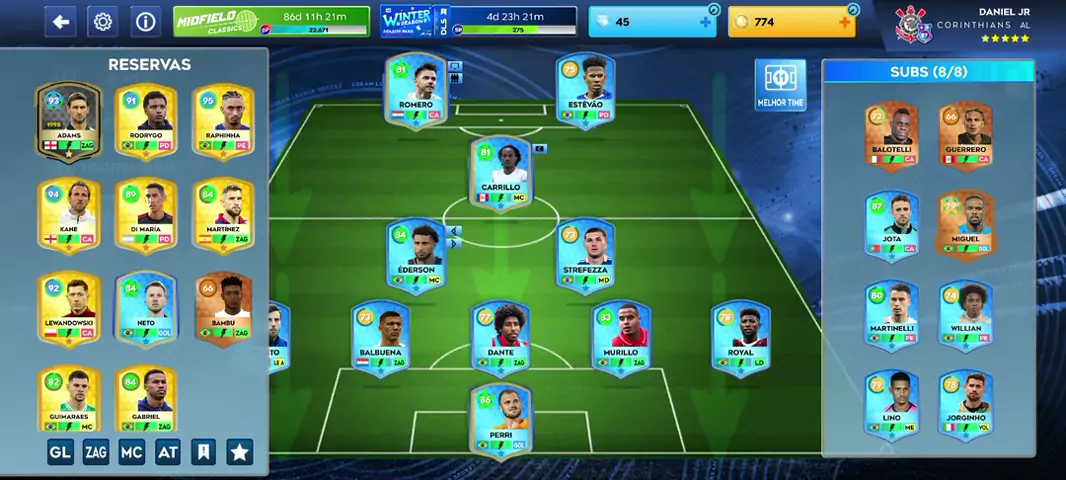The height and width of the screenshot is (480, 1066).
Task: Select Balotelli from the subs
Action: (891, 135)
